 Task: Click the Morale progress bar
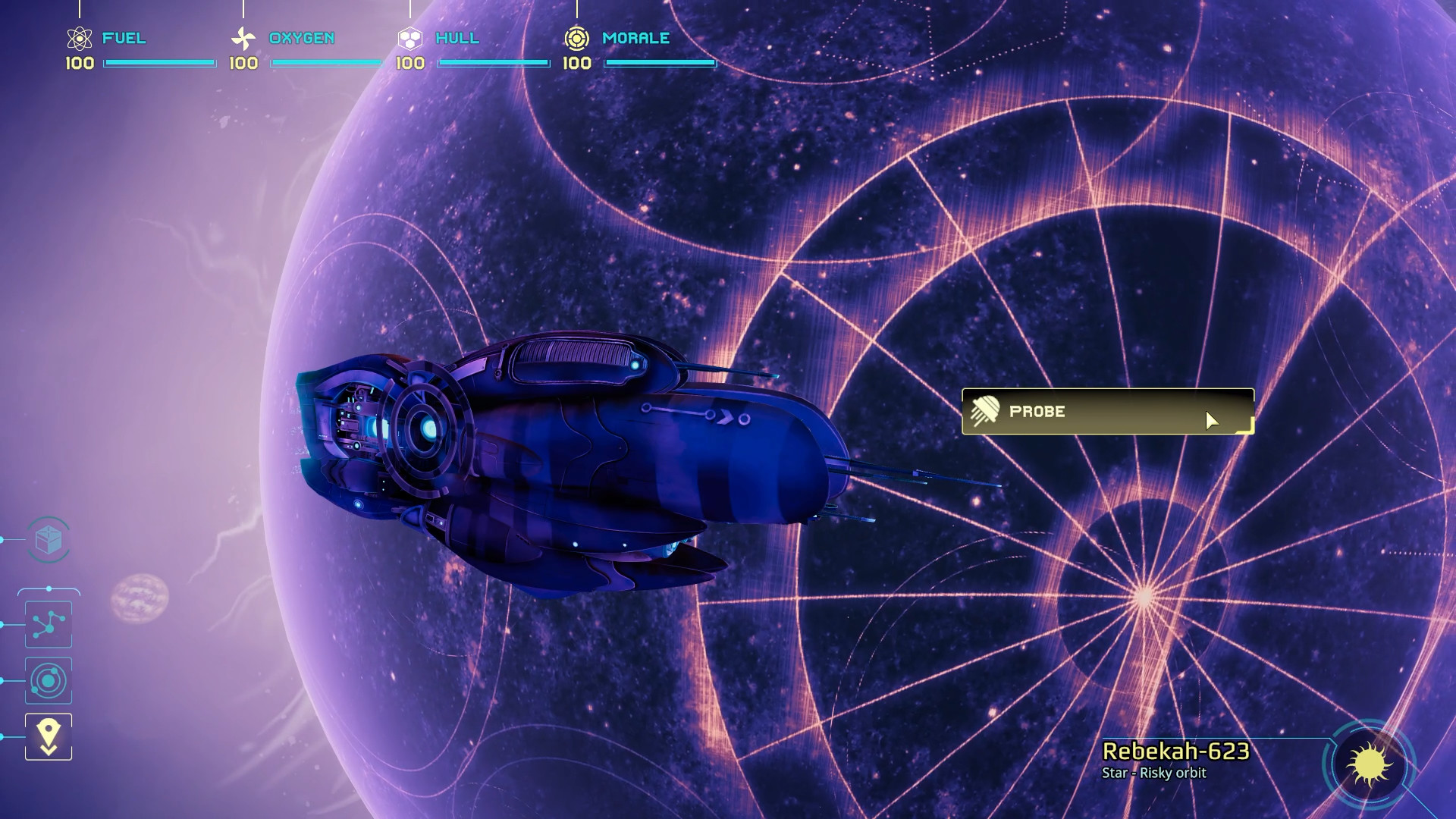[x=658, y=64]
